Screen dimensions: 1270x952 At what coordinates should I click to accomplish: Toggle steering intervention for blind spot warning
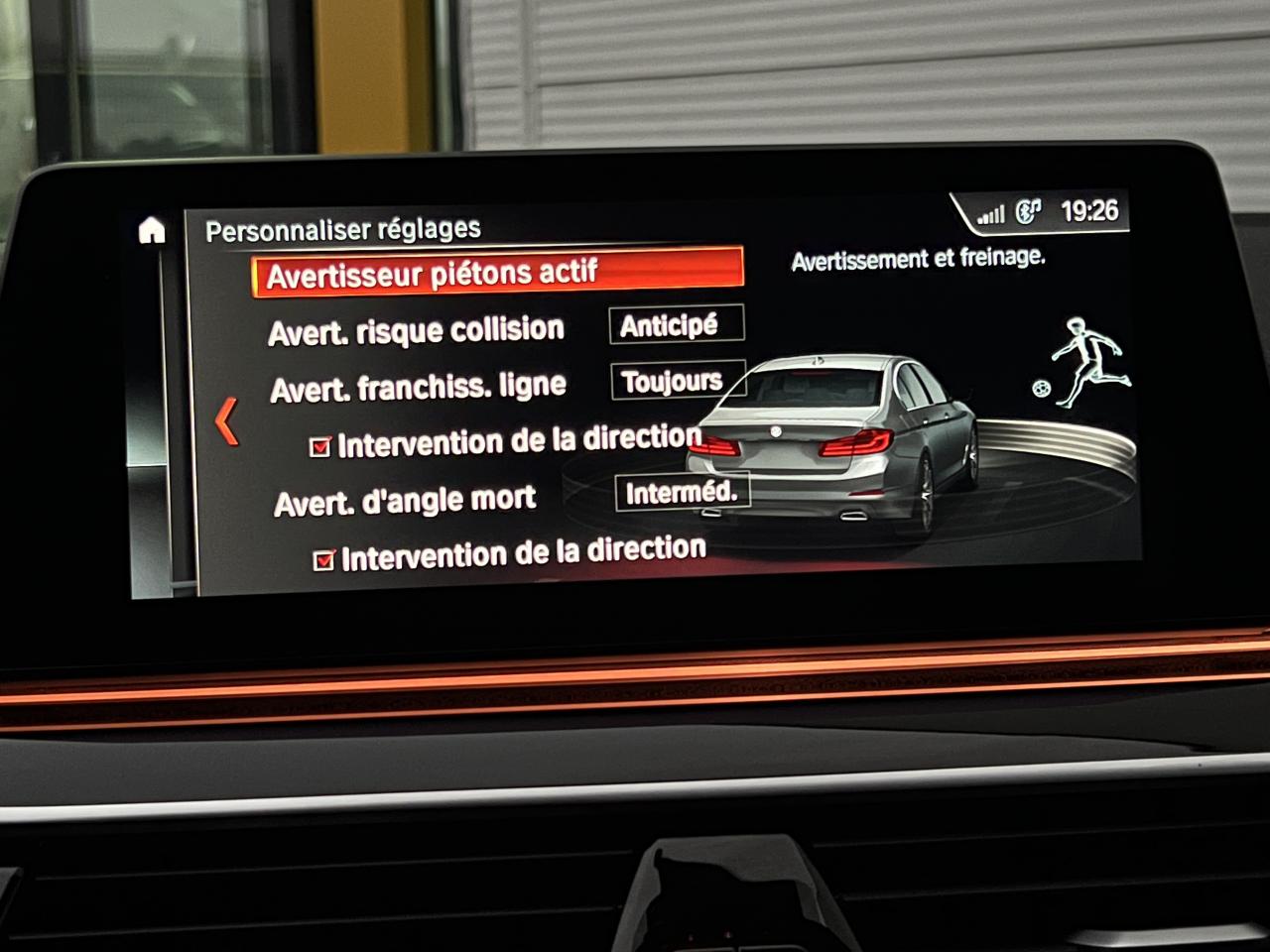324,560
